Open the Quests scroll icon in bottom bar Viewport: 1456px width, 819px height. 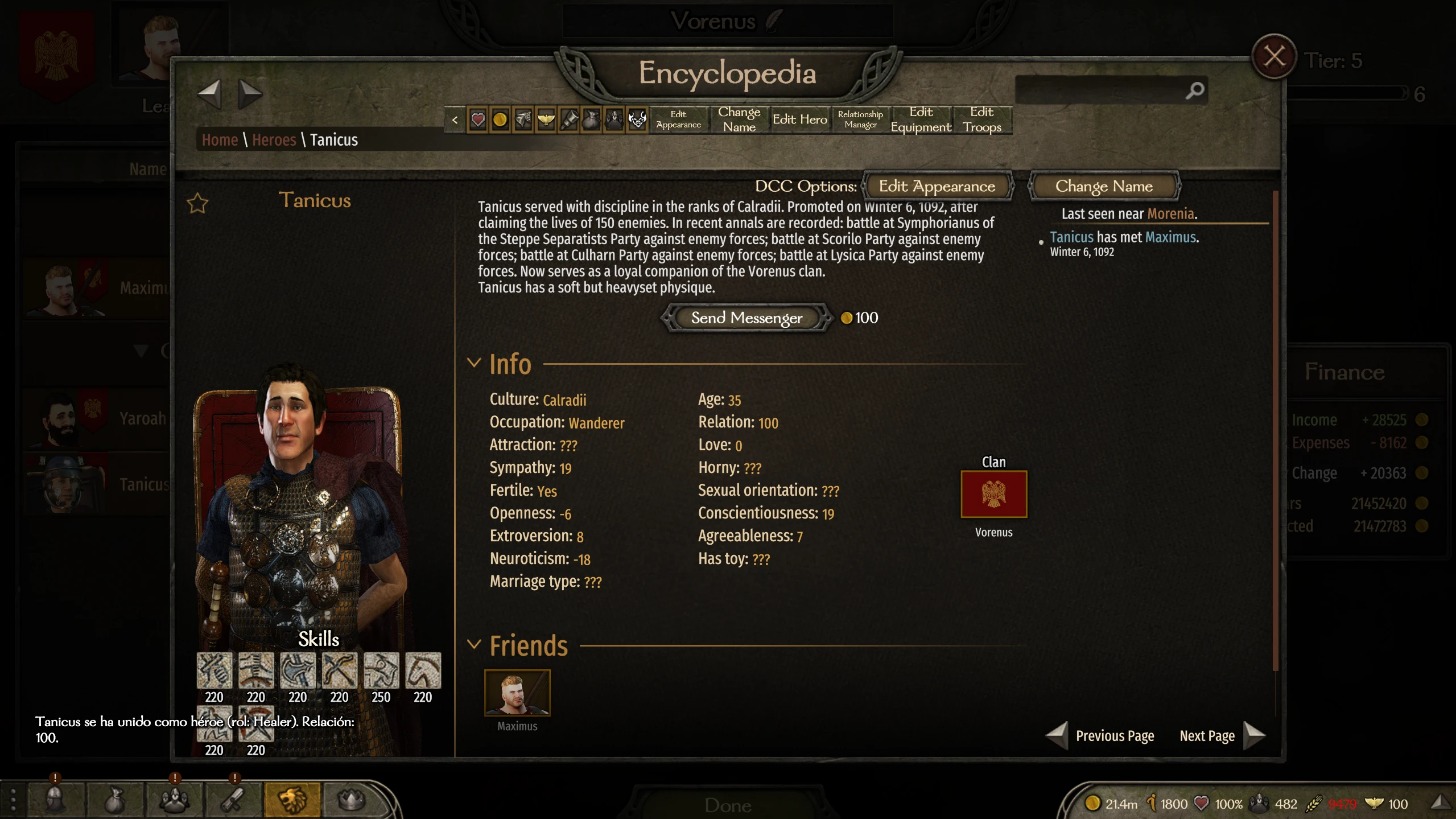tap(233, 800)
